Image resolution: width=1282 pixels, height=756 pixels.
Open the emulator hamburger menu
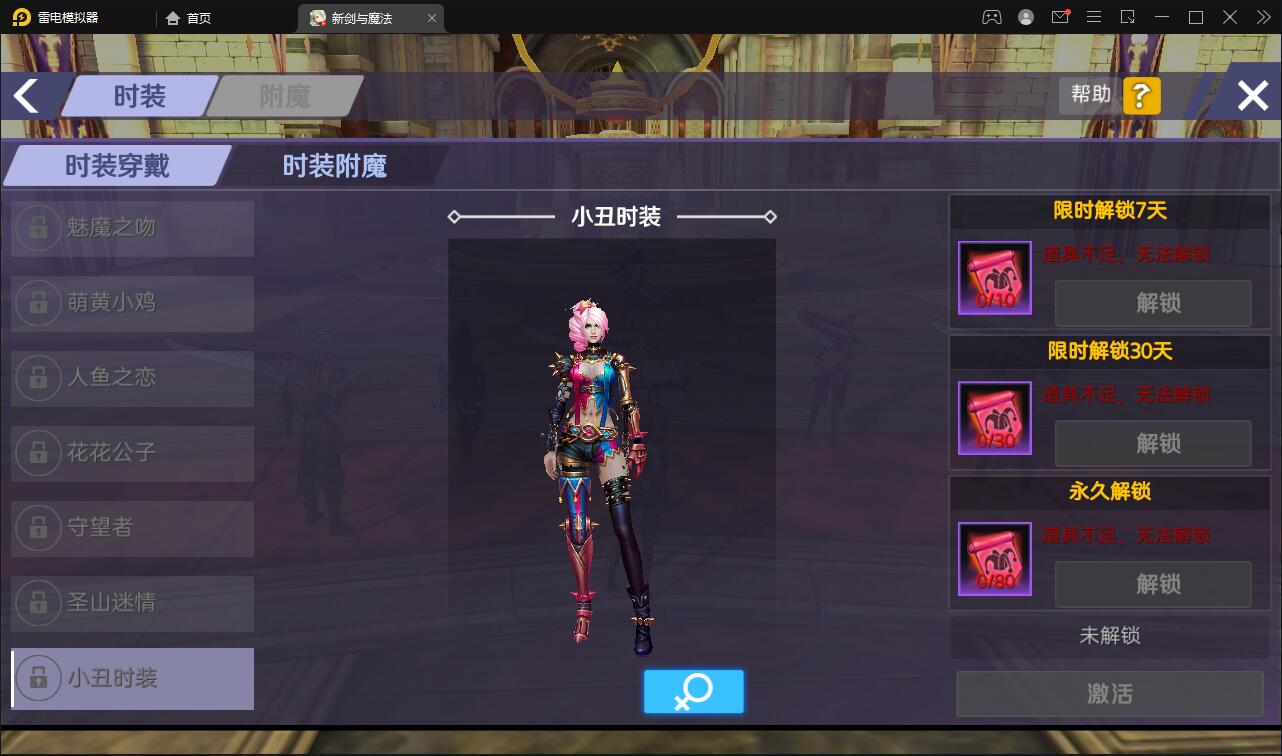click(x=1094, y=17)
